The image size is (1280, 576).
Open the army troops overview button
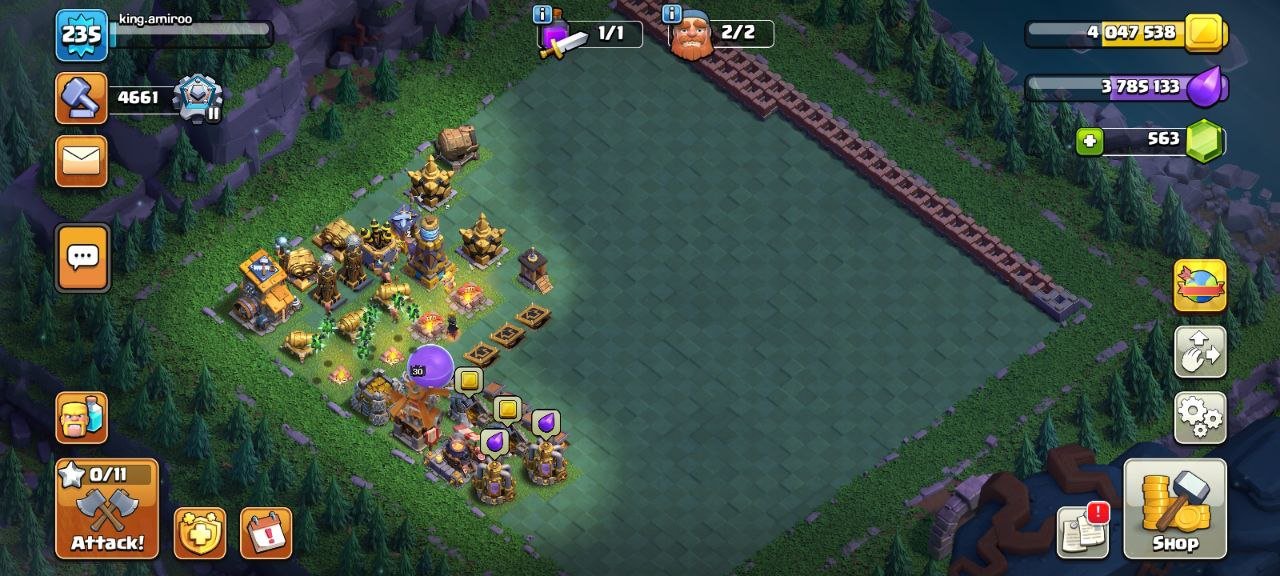pyautogui.click(x=81, y=417)
